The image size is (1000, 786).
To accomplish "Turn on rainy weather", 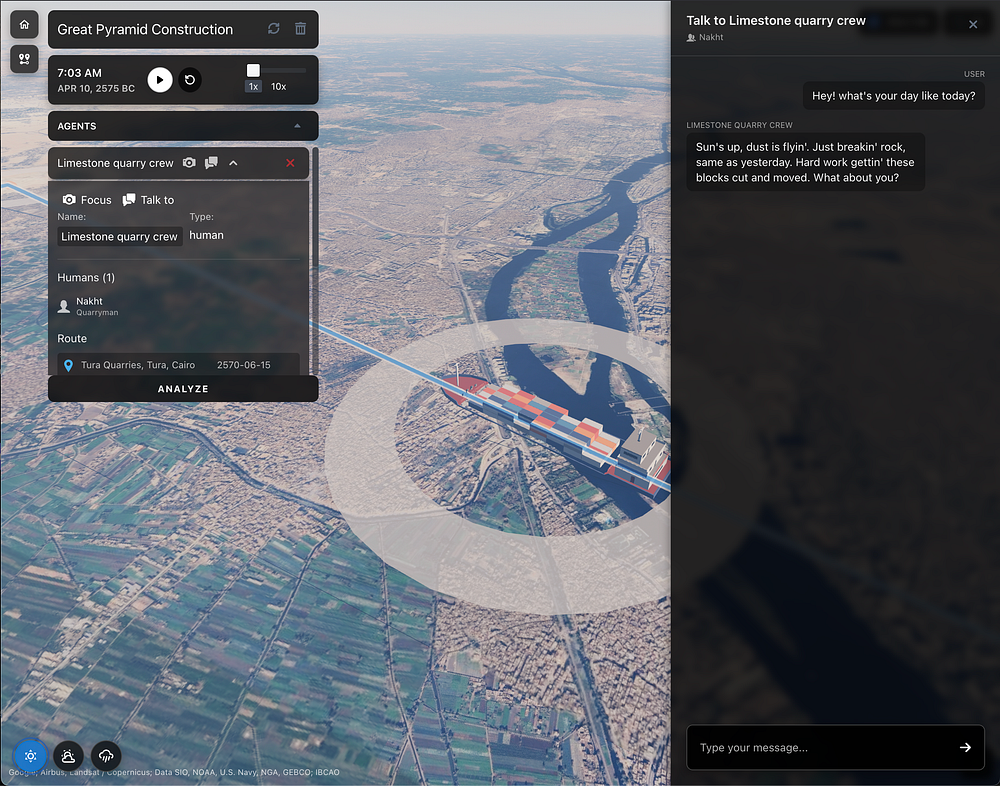I will [x=106, y=756].
